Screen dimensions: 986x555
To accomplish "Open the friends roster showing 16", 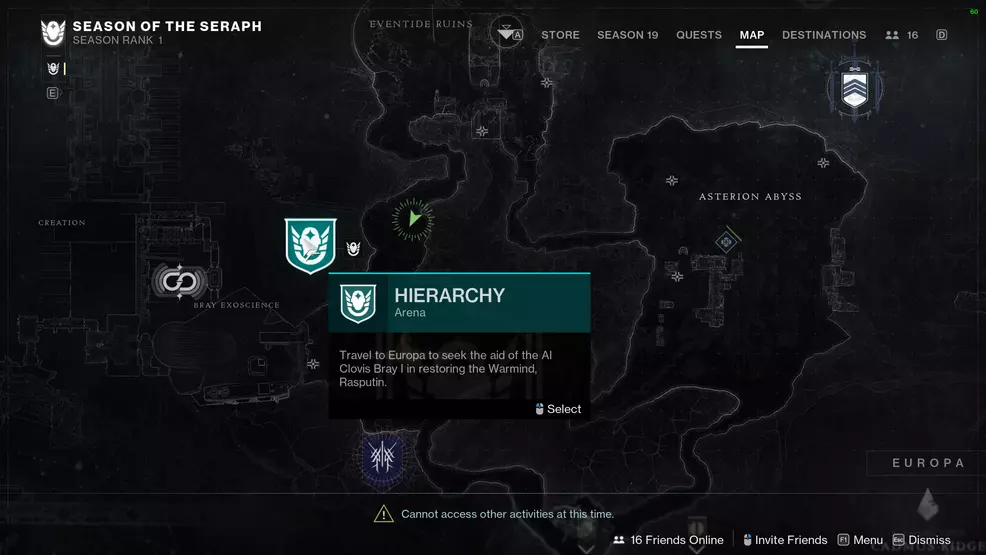I will point(901,35).
